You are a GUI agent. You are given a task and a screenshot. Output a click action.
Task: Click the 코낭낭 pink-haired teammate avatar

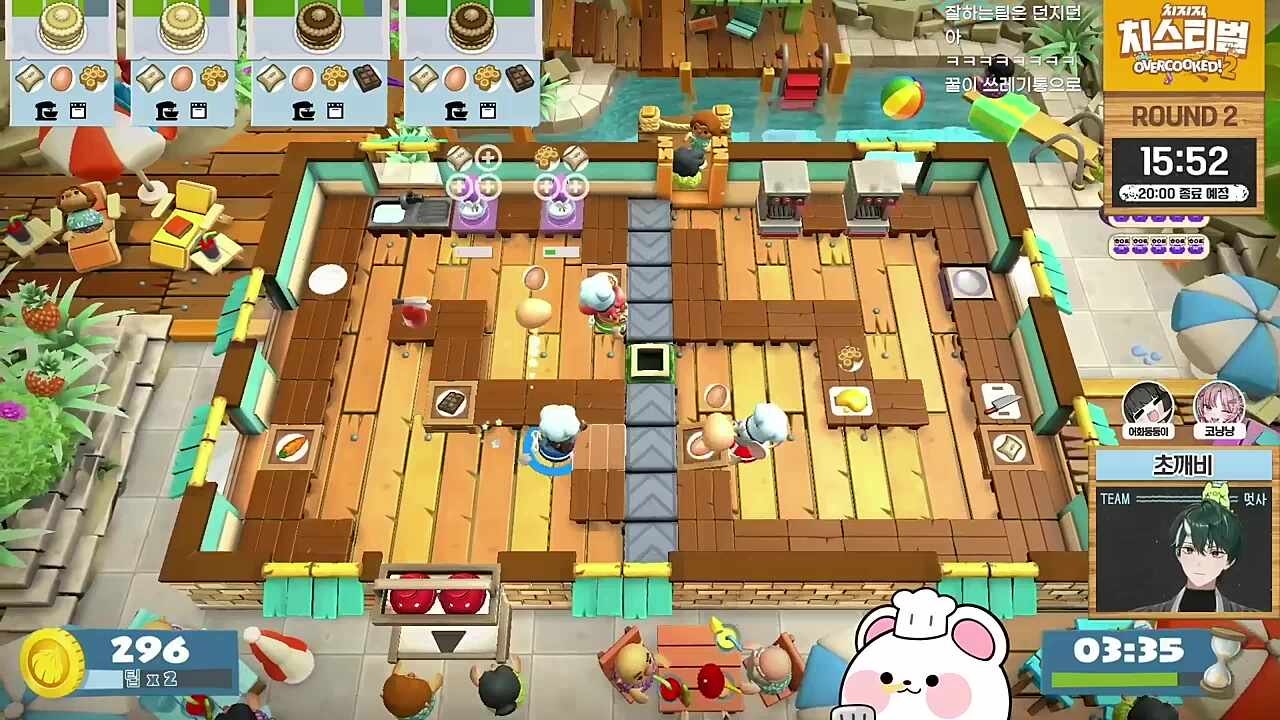[1219, 405]
